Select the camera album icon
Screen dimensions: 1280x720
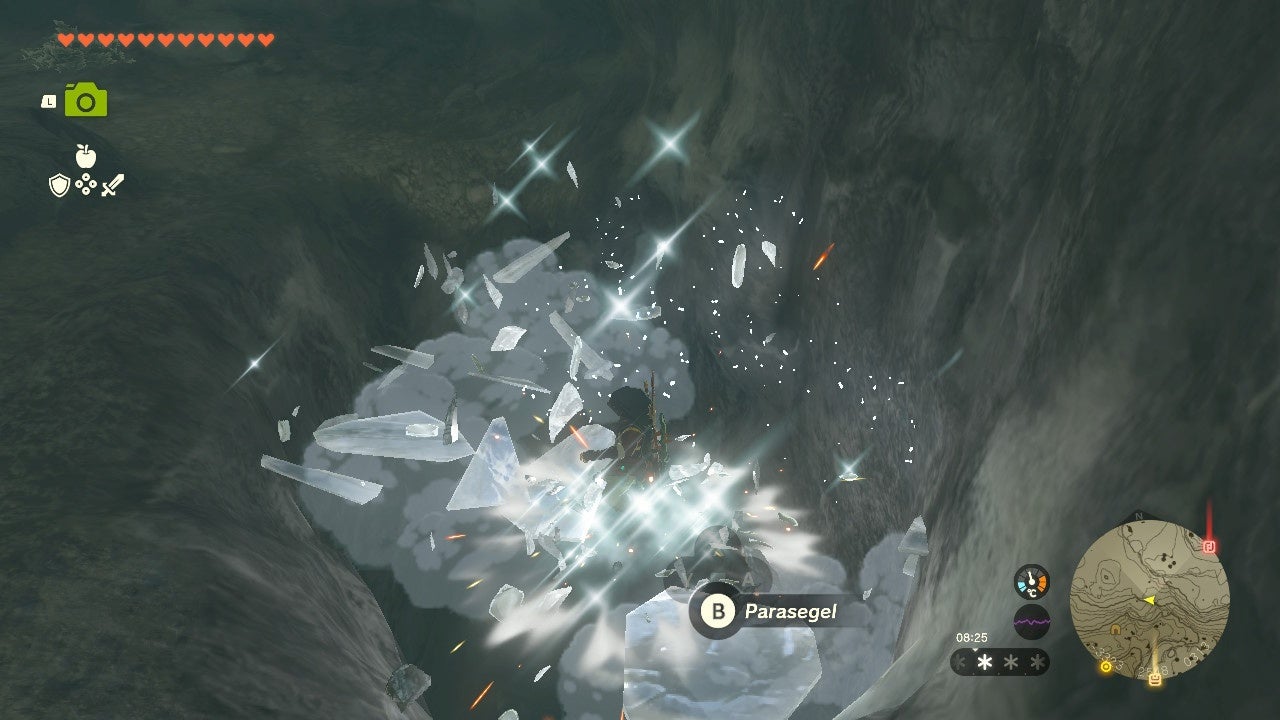pyautogui.click(x=85, y=100)
